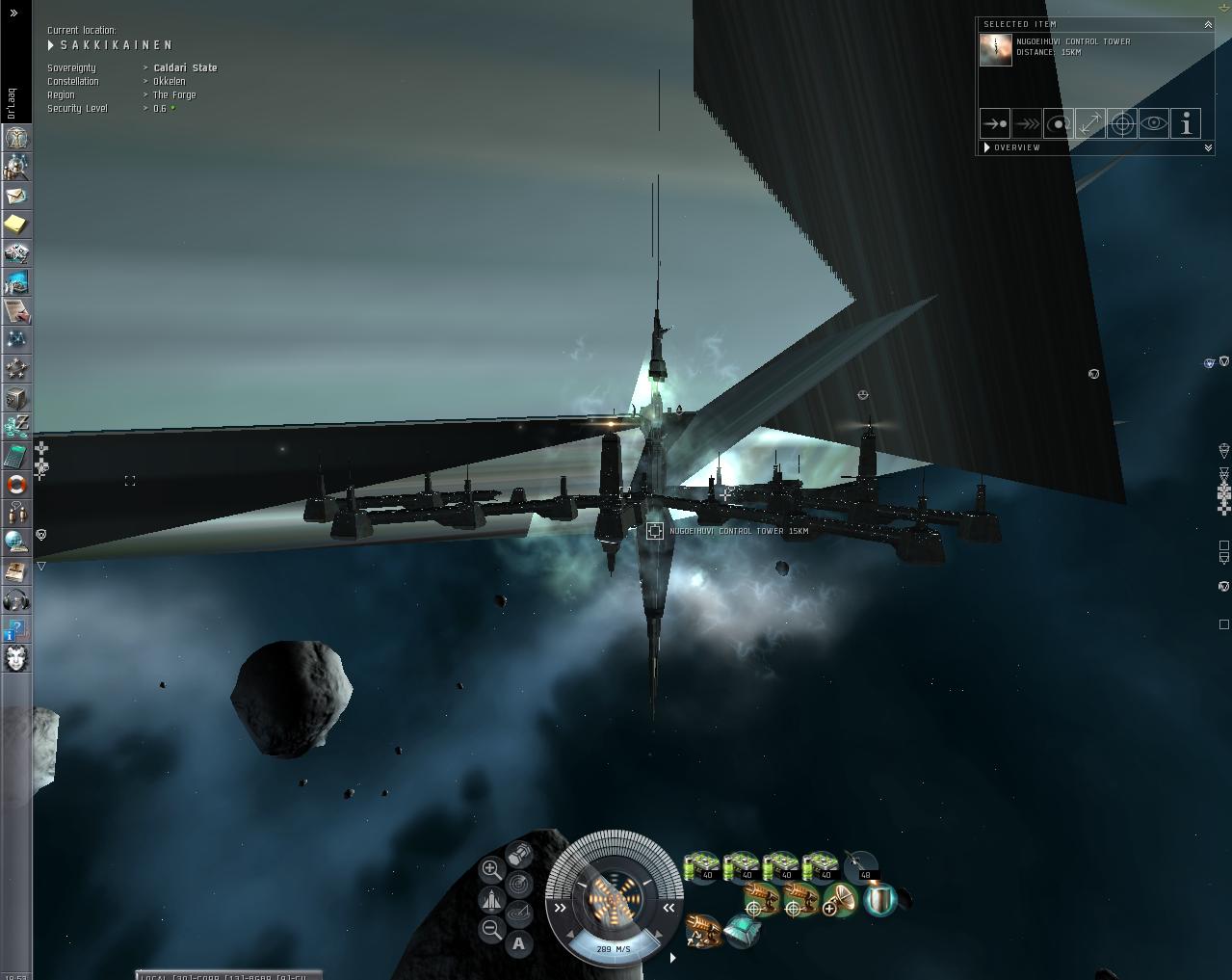Look at selected item with eye button

1153,123
